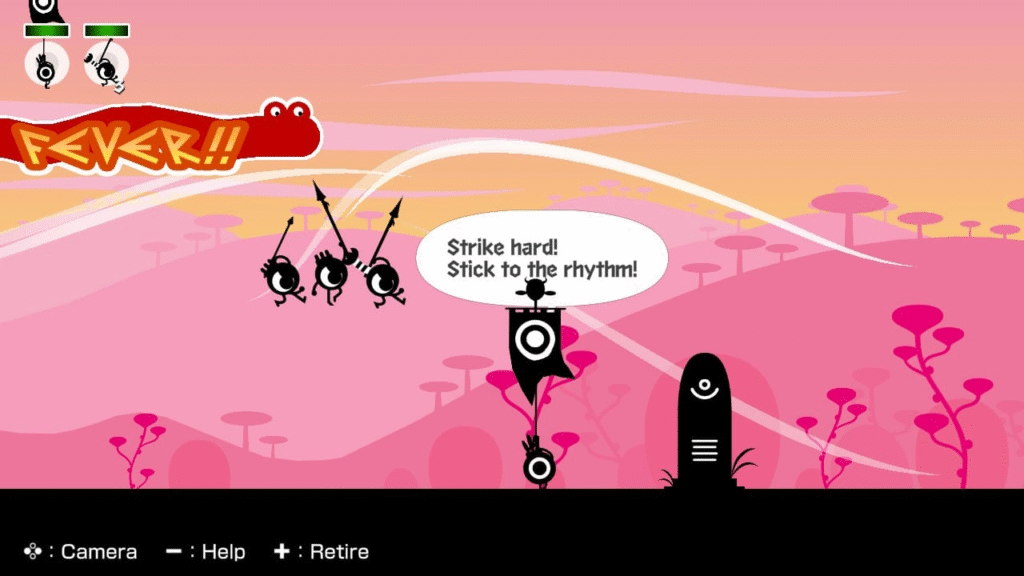Click the Retire option
Screen dimensions: 1024x576
tap(321, 551)
